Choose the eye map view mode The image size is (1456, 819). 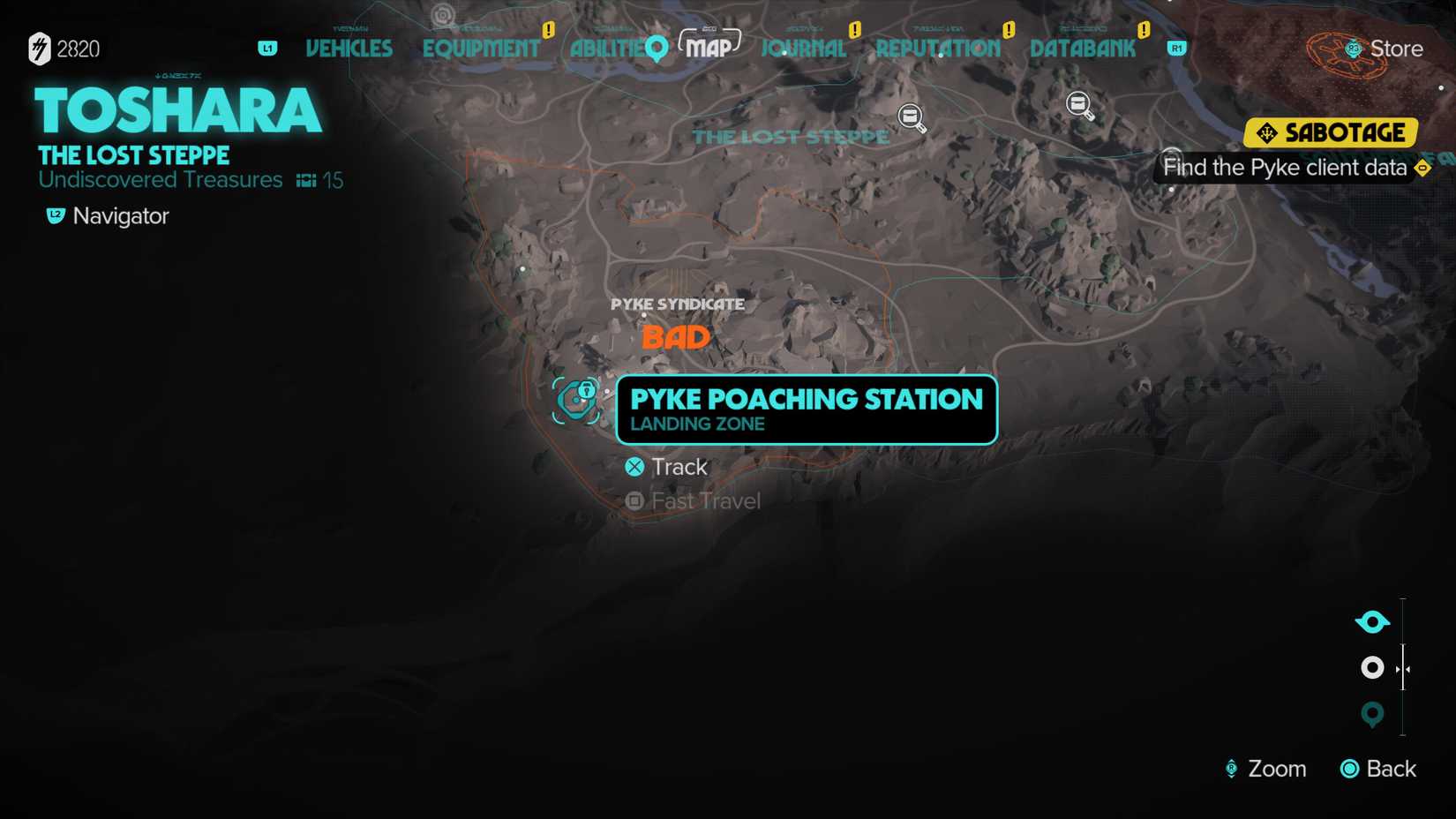1372,622
